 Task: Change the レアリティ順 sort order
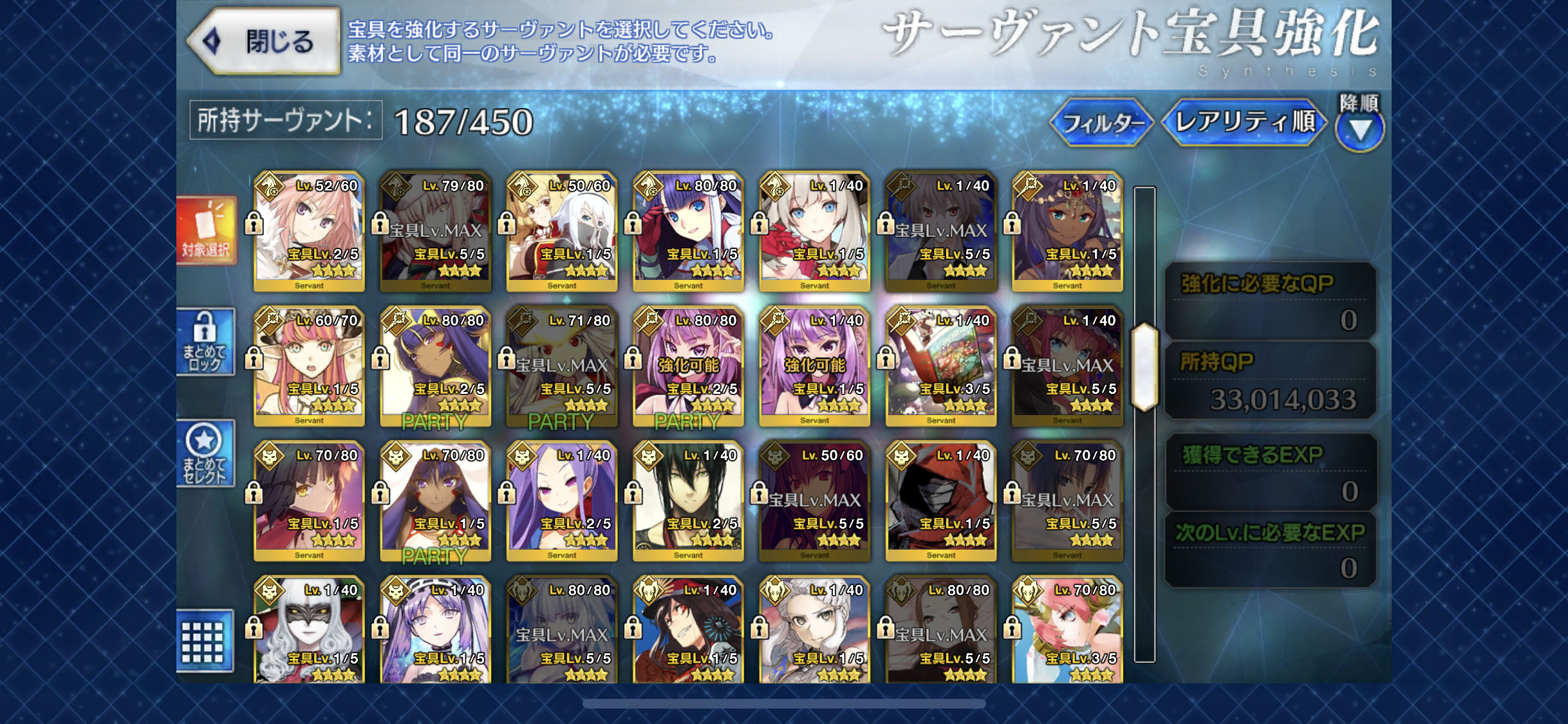[1244, 122]
